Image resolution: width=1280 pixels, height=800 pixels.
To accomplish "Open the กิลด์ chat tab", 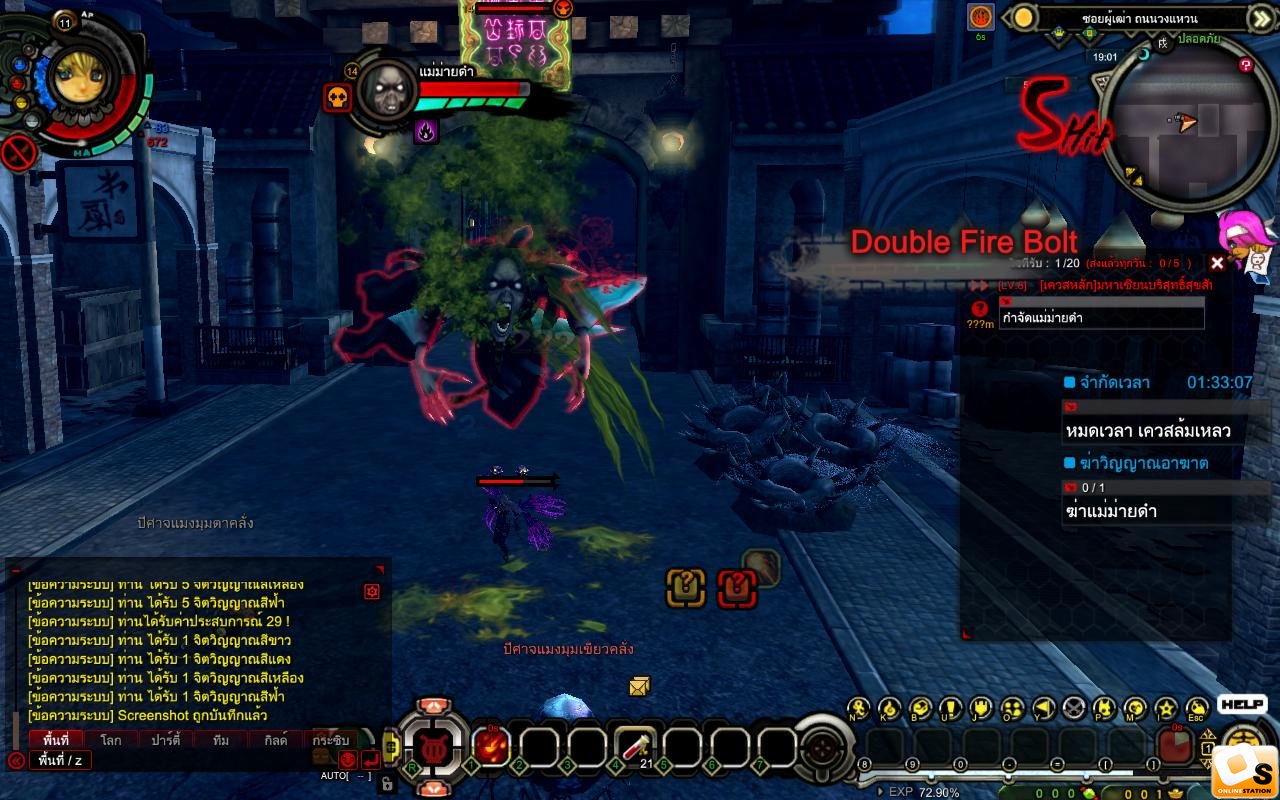I will coord(275,740).
